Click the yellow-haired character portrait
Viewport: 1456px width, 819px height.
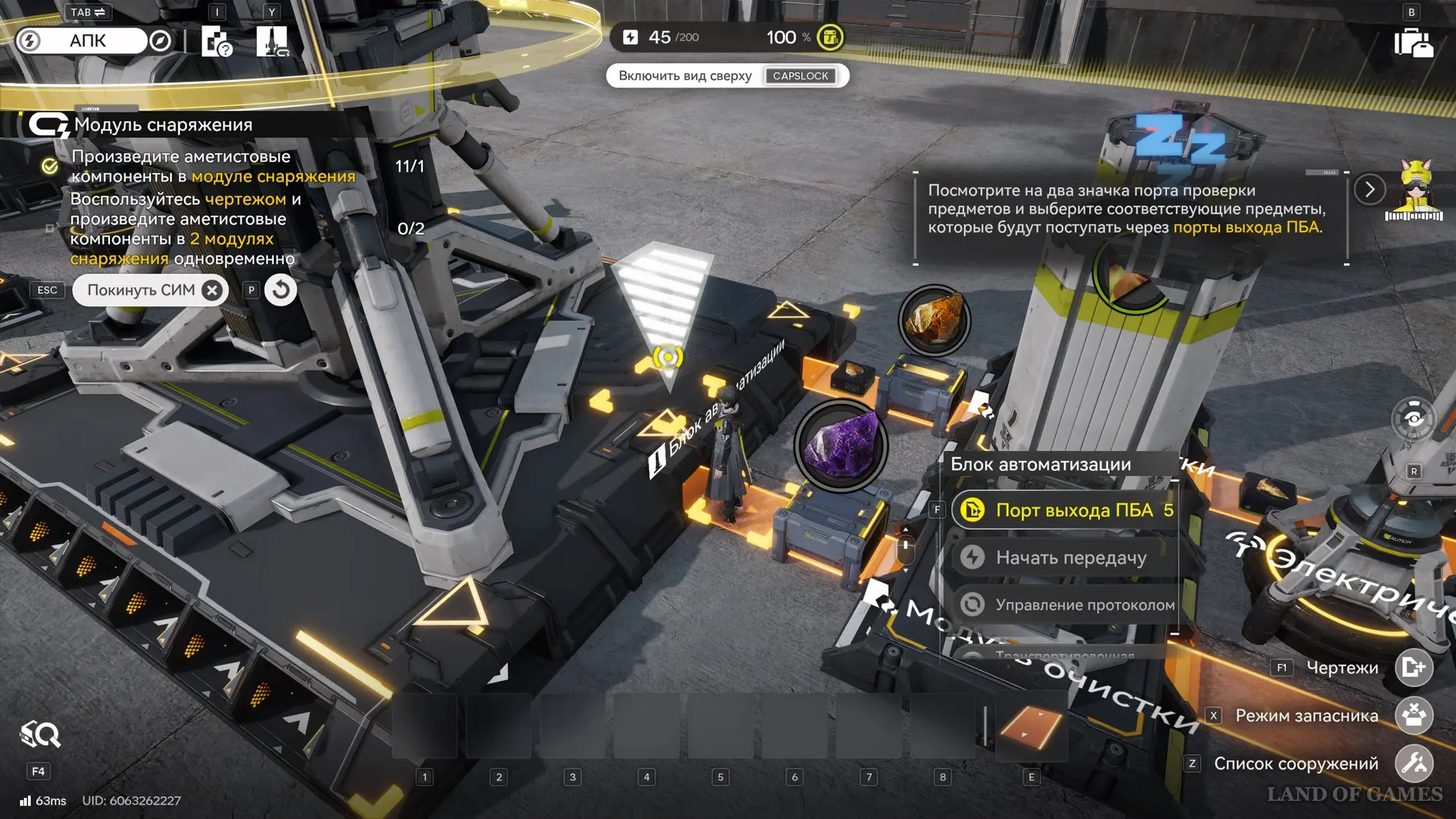click(1414, 191)
